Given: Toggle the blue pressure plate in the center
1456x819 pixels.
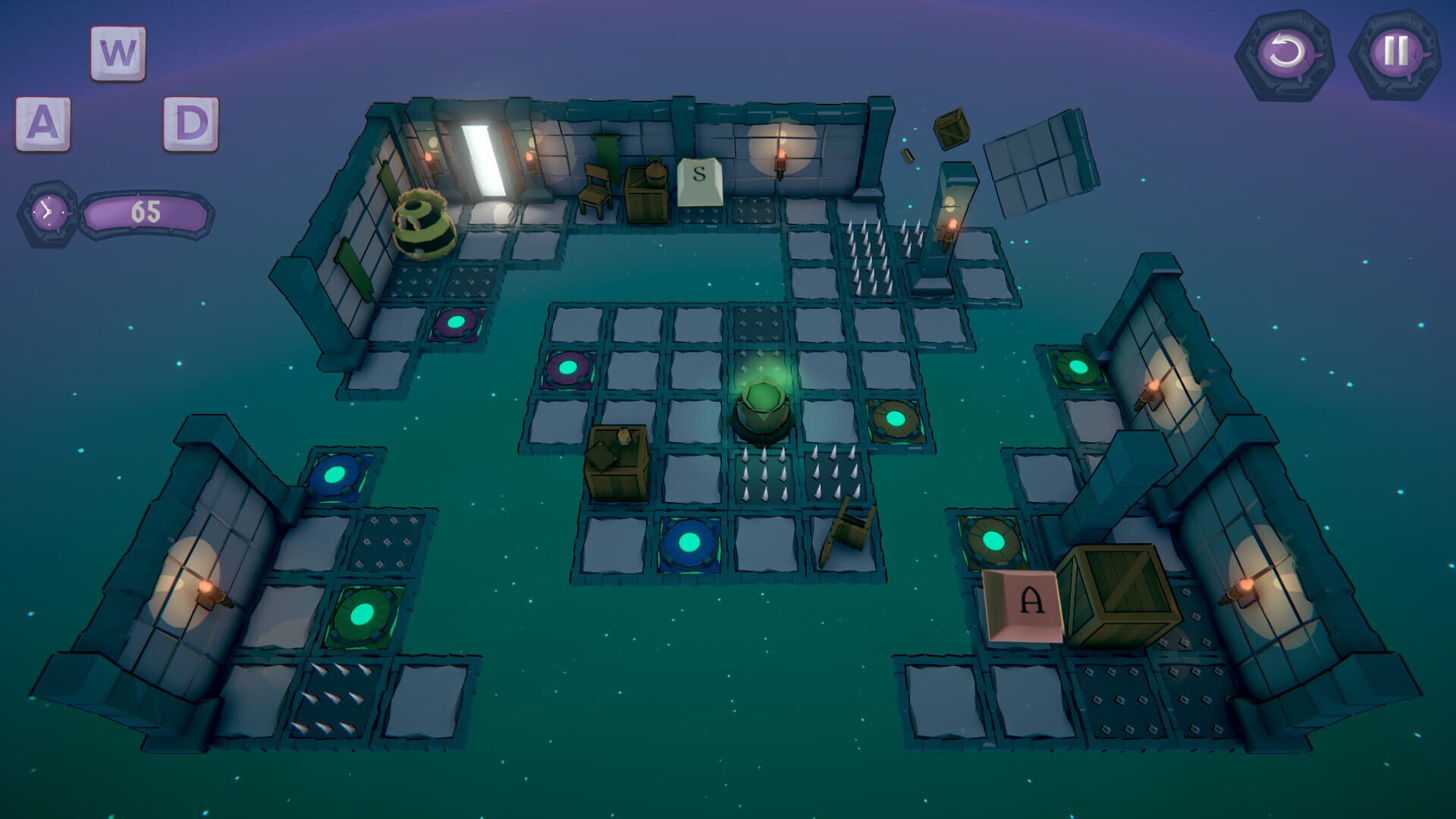Looking at the screenshot, I should (x=689, y=541).
